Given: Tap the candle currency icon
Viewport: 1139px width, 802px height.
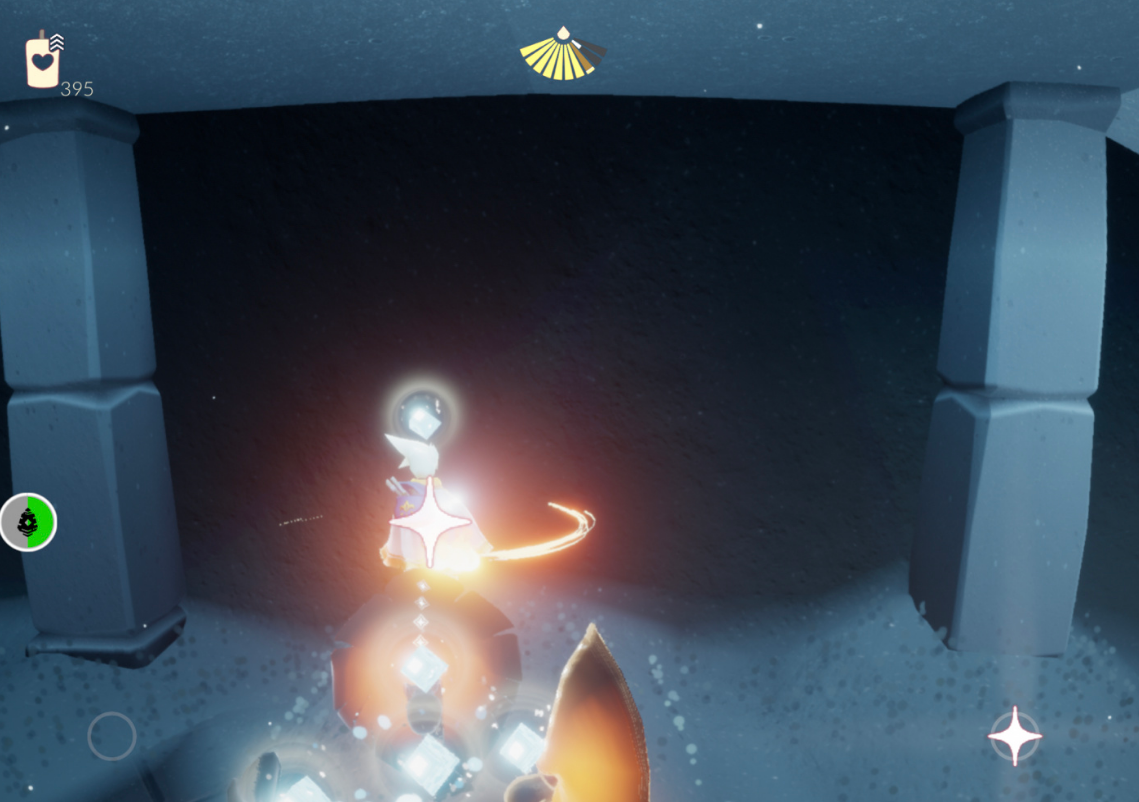Looking at the screenshot, I should pos(42,62).
